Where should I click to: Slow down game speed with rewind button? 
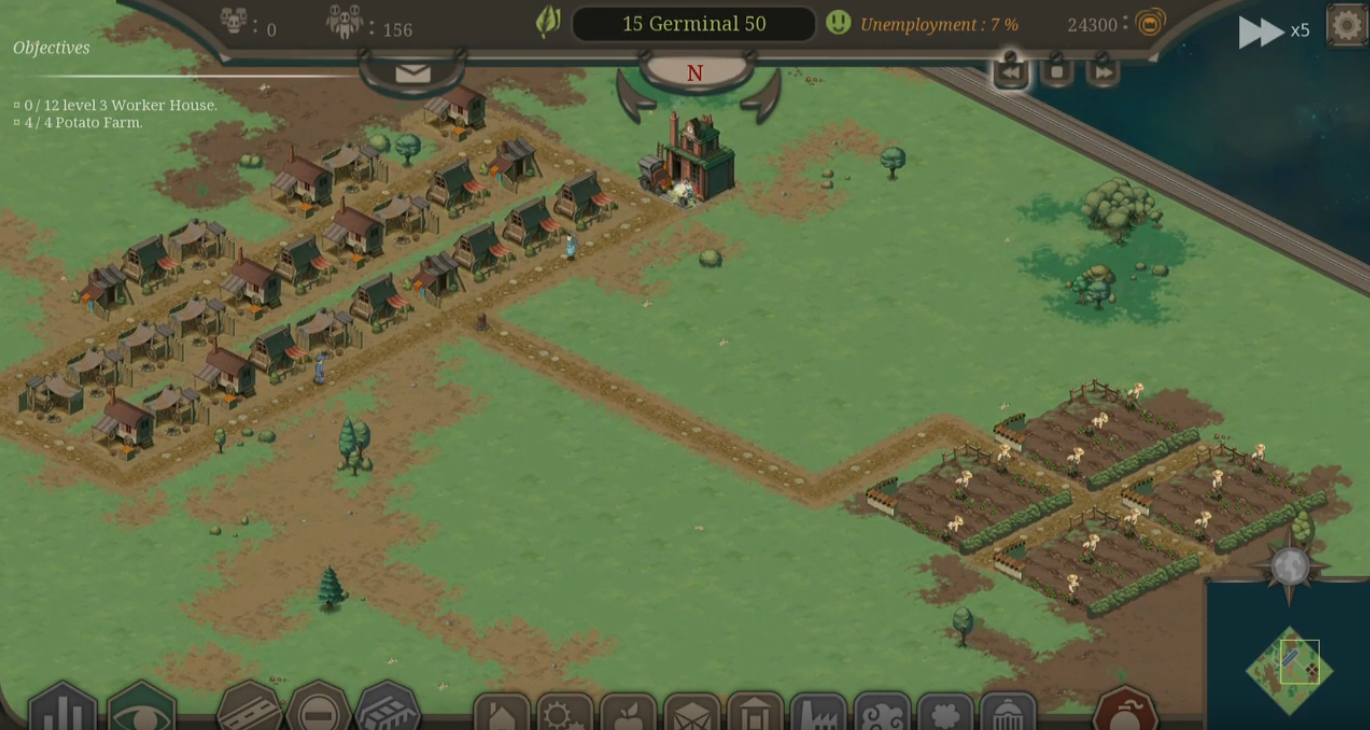(x=1010, y=72)
